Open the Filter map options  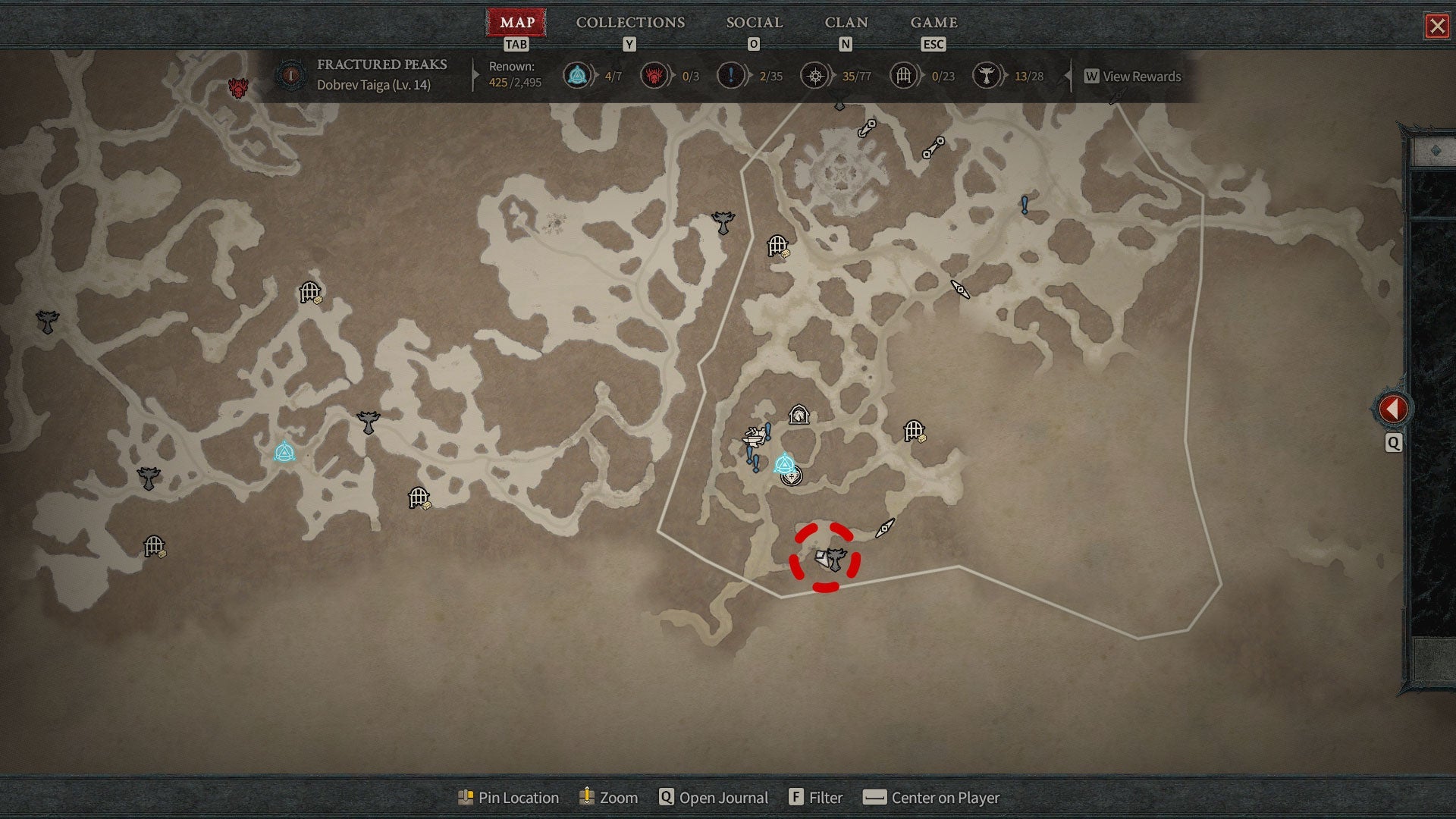click(x=816, y=798)
